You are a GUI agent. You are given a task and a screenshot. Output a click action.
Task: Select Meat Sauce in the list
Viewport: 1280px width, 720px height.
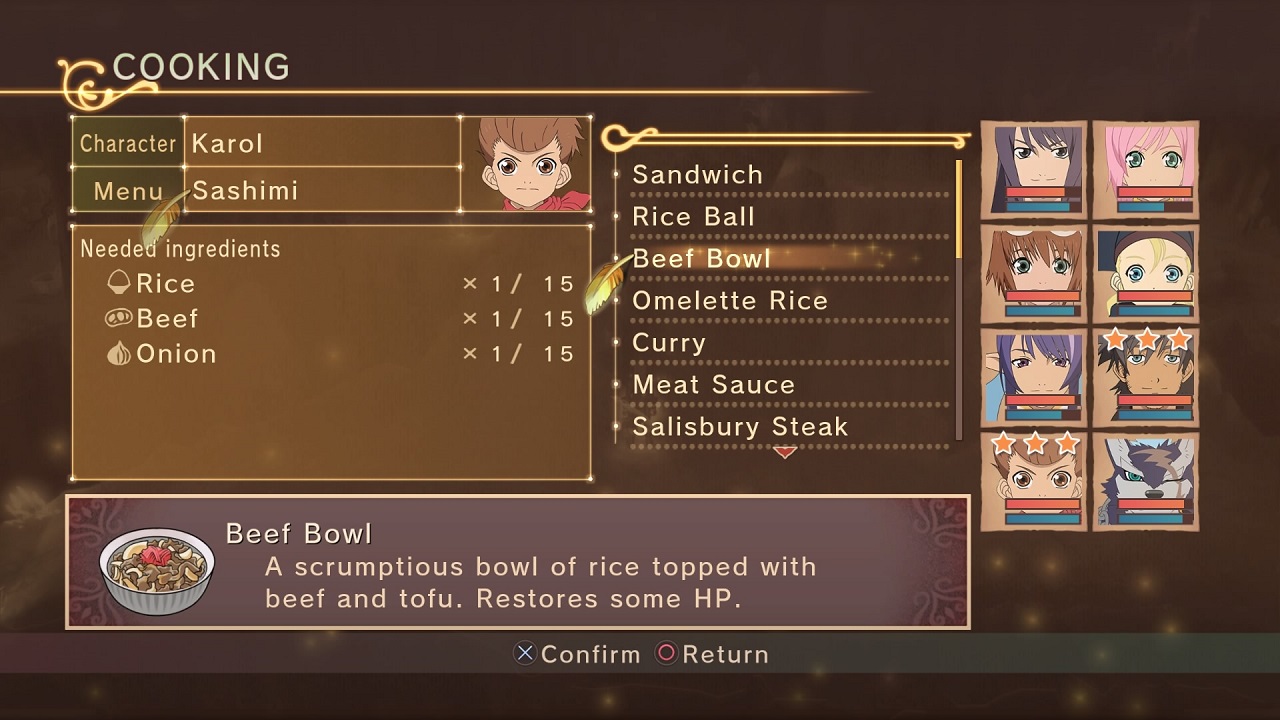coord(713,385)
